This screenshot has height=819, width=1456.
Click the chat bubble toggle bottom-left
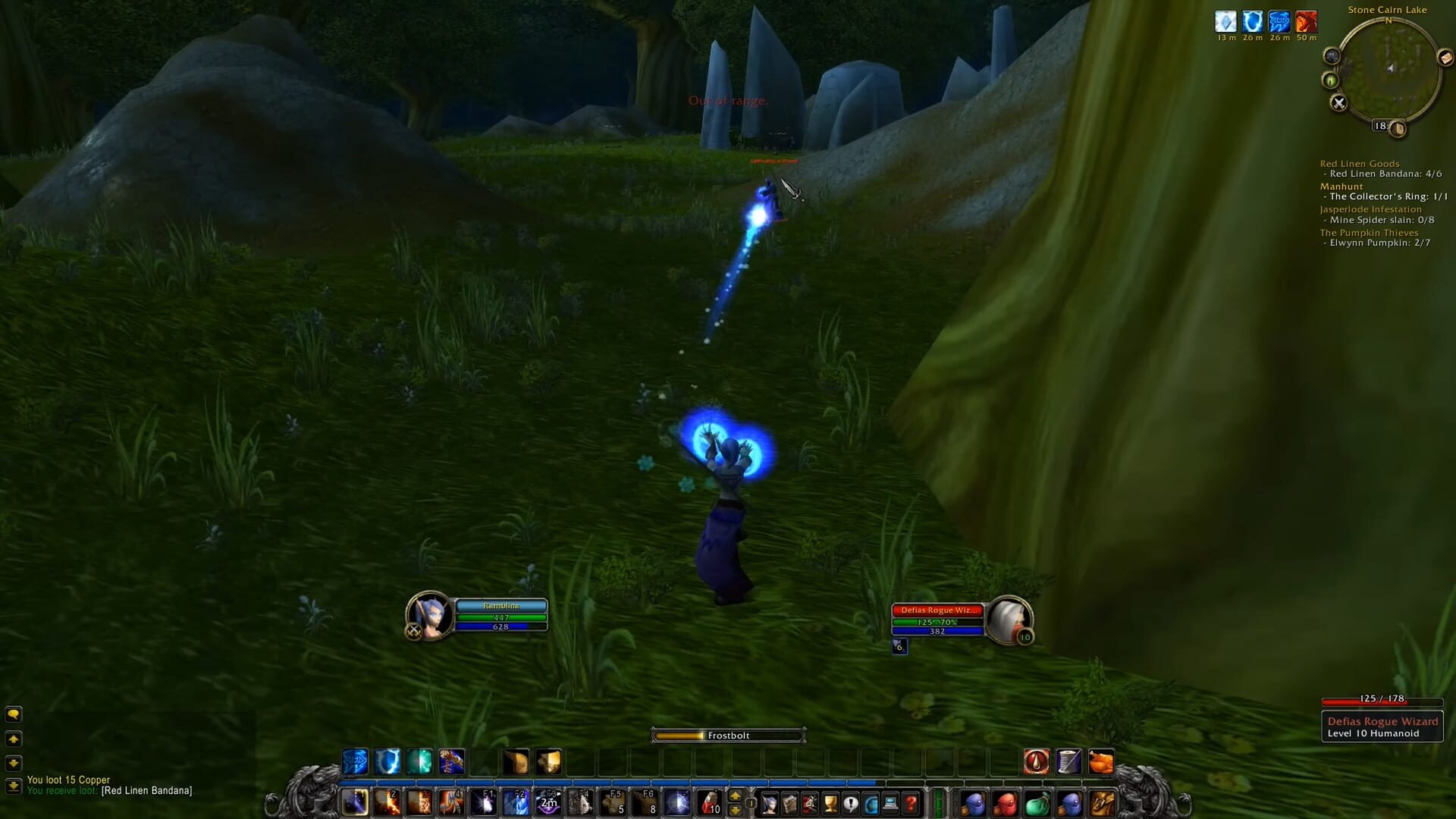click(13, 715)
